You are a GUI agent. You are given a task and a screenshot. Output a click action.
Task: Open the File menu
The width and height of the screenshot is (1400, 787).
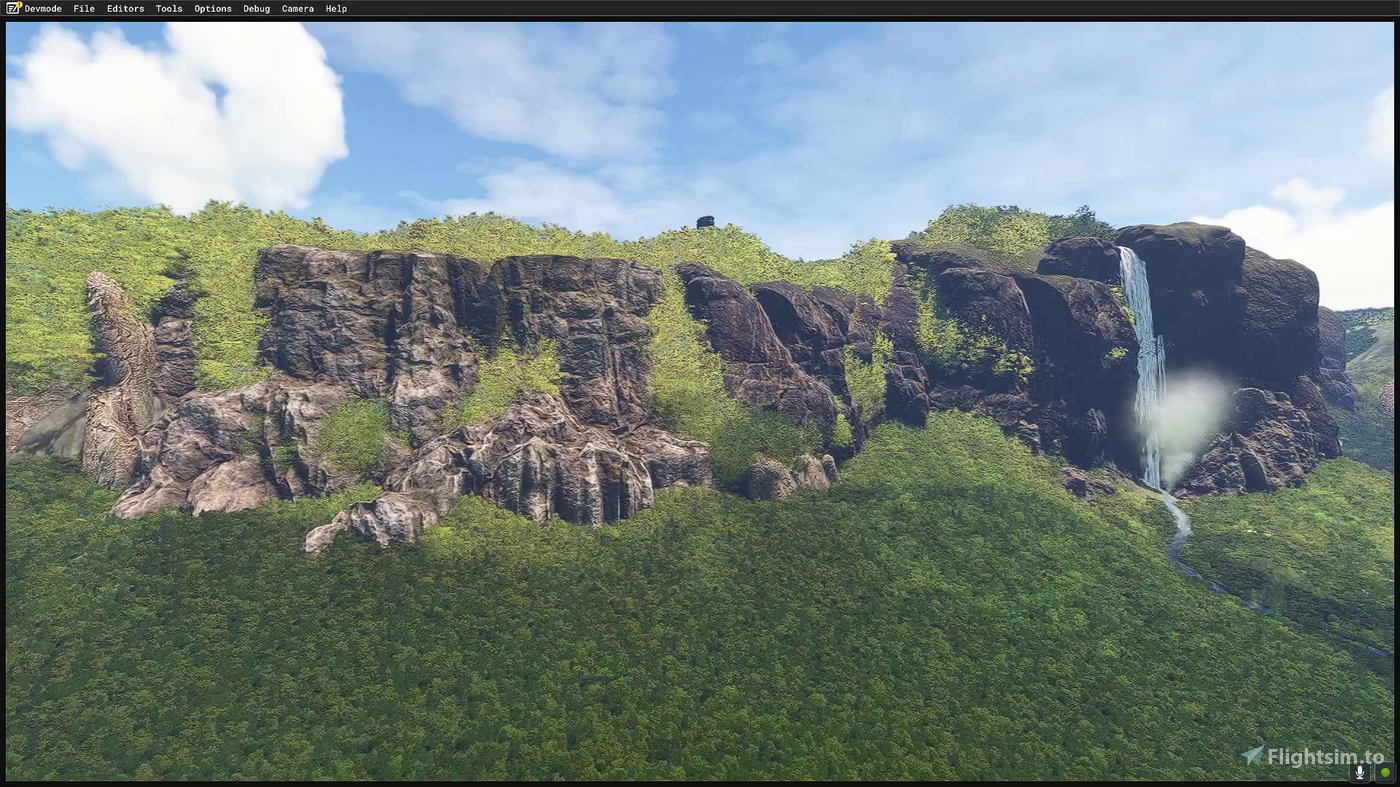coord(83,8)
